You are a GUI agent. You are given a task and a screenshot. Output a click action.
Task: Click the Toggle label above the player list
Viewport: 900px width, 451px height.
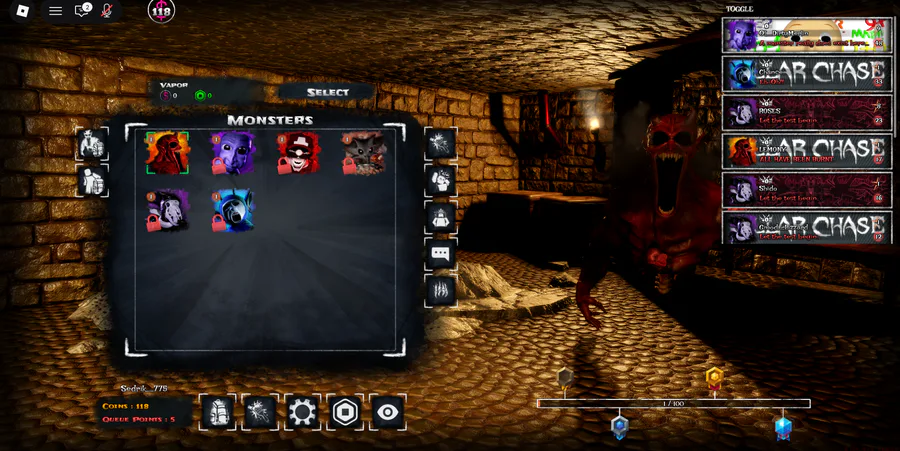pos(740,8)
